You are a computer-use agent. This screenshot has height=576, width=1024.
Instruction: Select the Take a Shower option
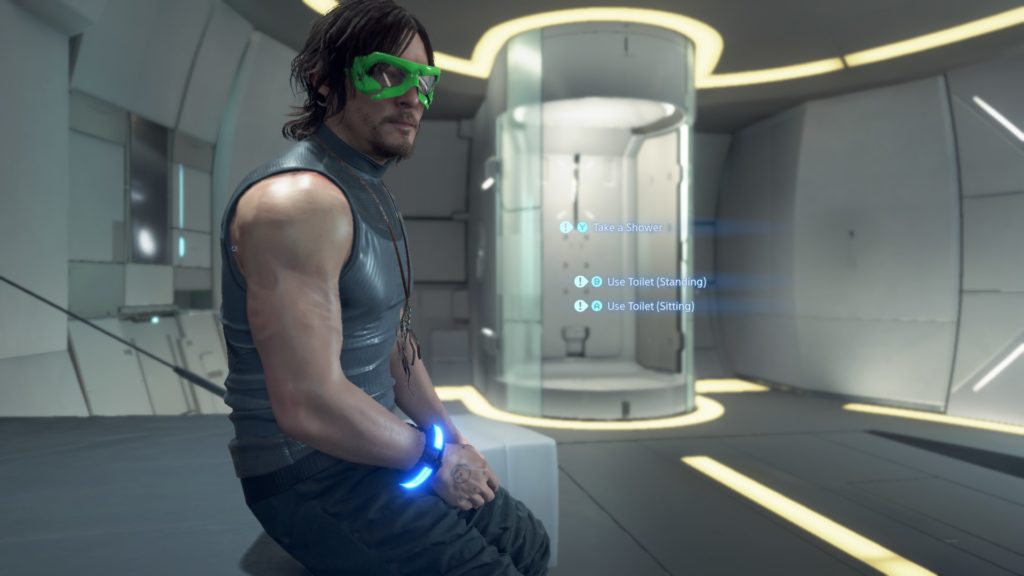click(x=627, y=228)
